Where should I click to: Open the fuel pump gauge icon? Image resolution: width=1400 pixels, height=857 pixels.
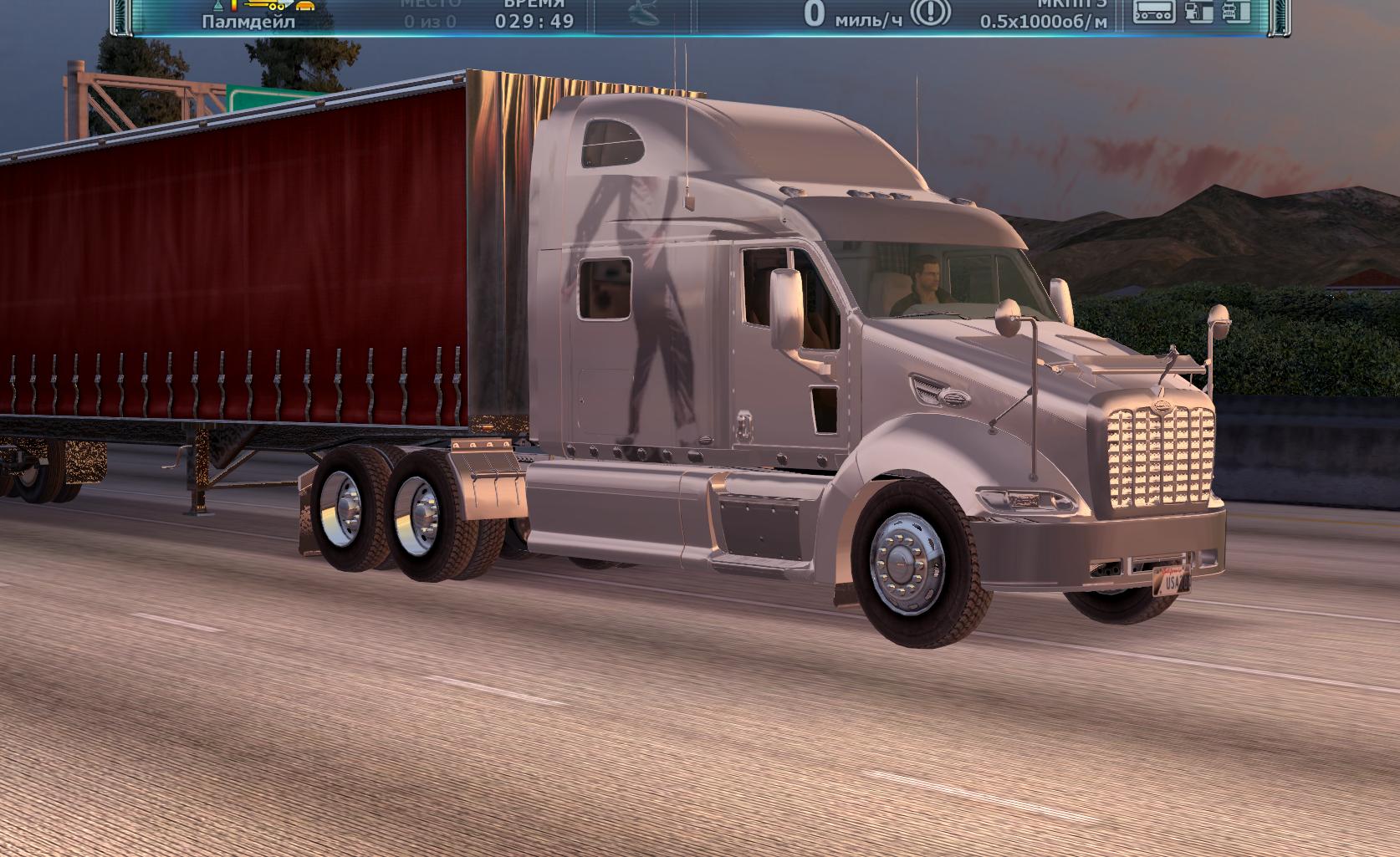coord(1198,11)
